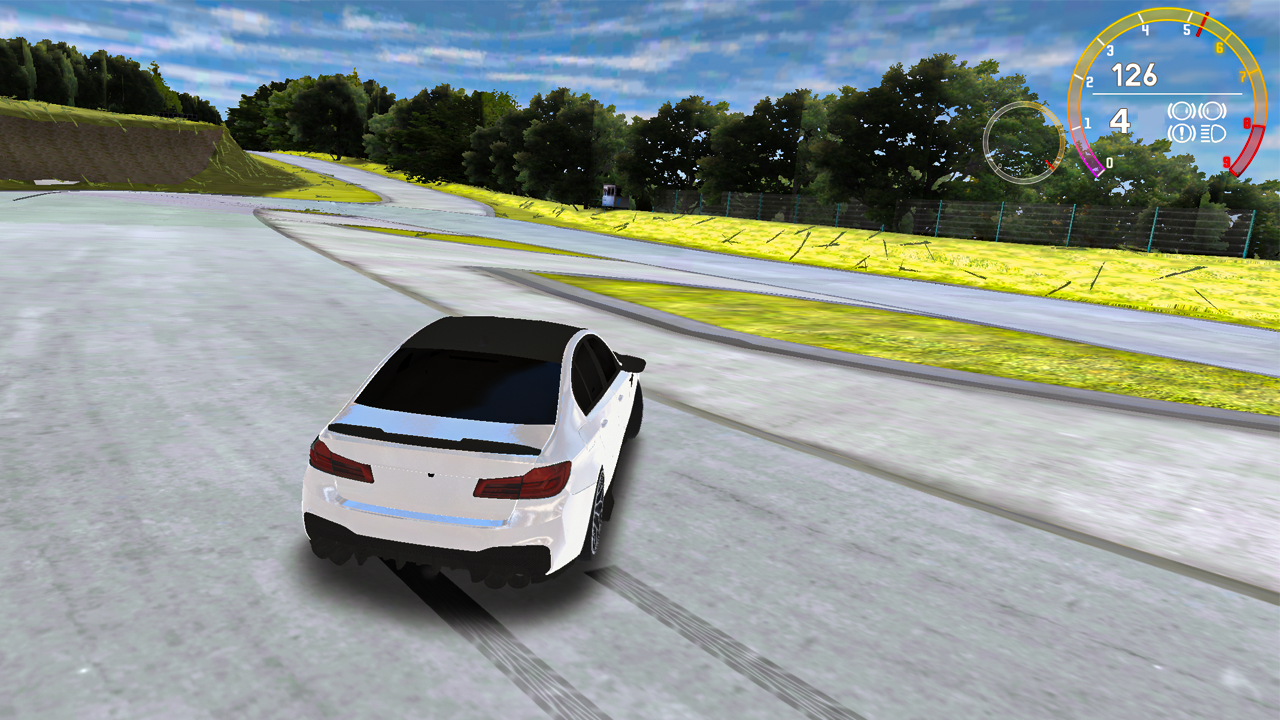1280x720 pixels.
Task: Click the number 6 on the rev gauge
Action: tap(1219, 47)
